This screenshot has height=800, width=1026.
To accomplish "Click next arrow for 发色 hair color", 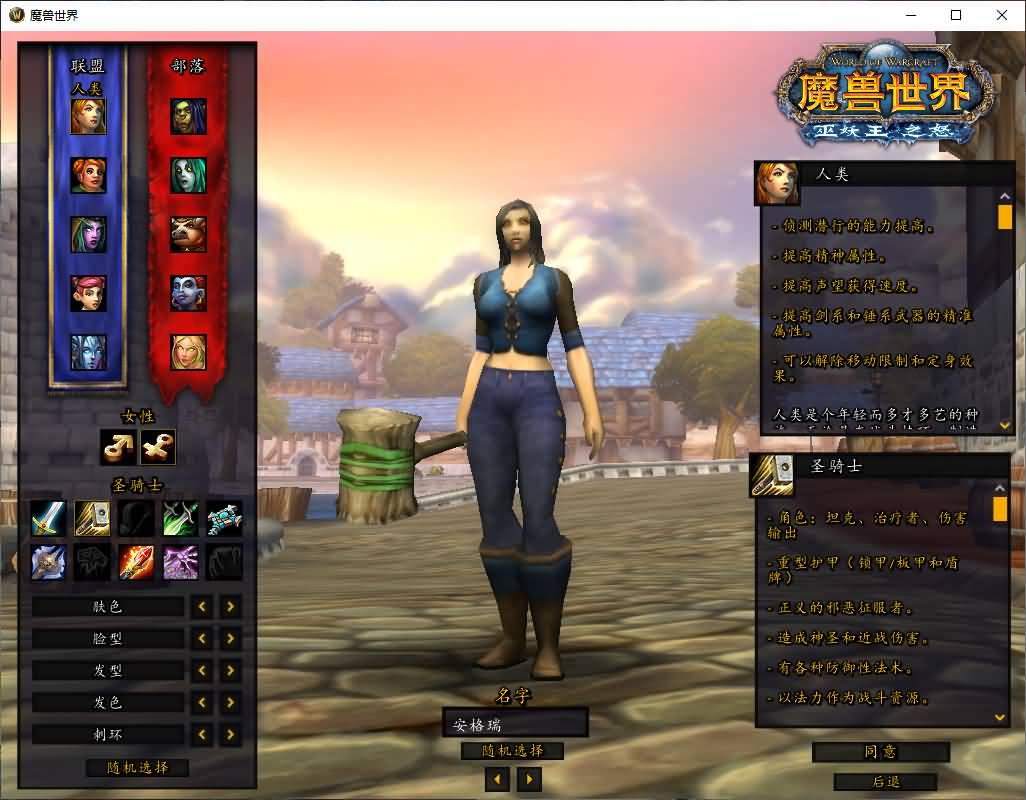I will click(x=231, y=702).
